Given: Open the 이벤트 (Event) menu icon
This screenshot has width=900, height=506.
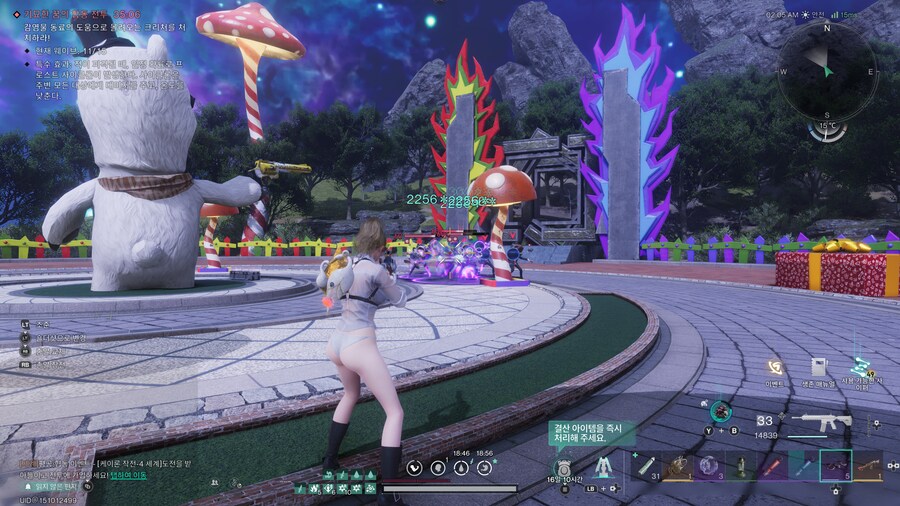Looking at the screenshot, I should pyautogui.click(x=774, y=368).
